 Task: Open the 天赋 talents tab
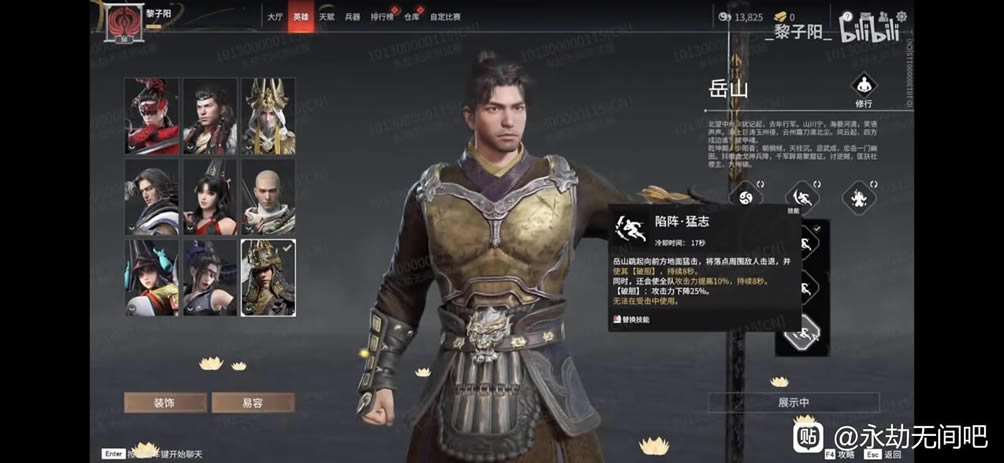(327, 17)
